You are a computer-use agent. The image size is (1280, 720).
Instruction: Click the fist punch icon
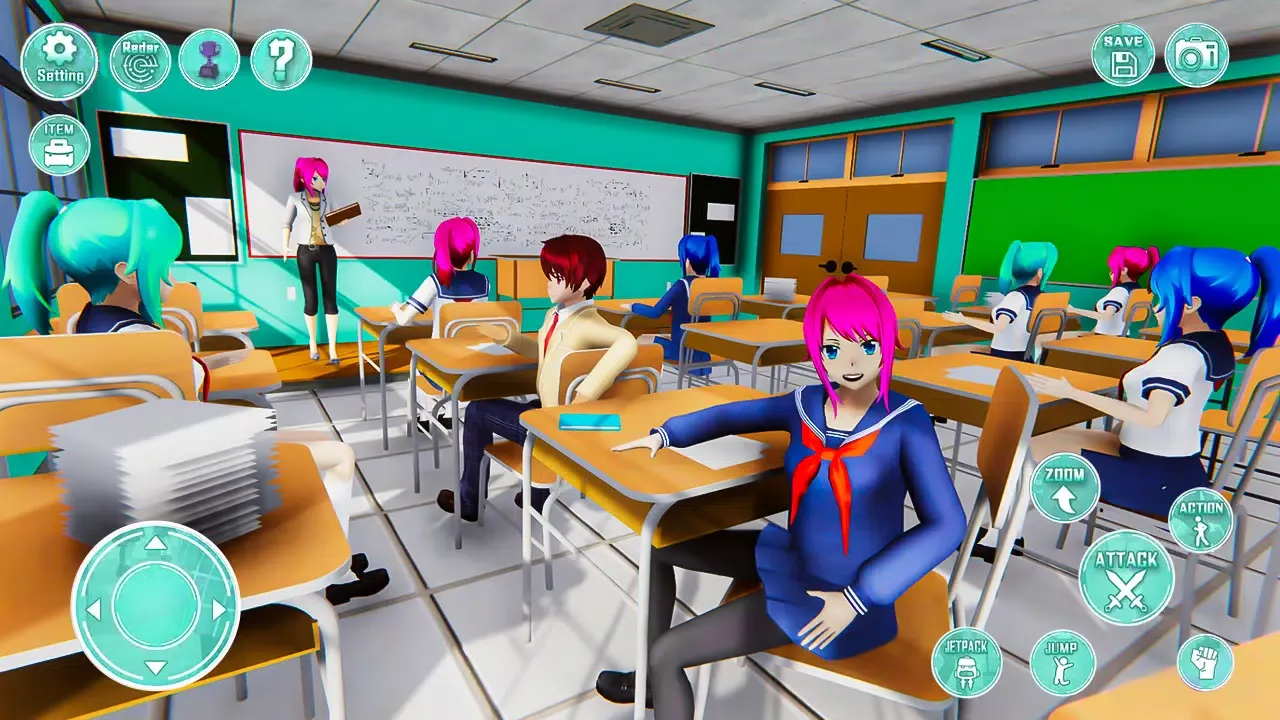coord(1205,662)
